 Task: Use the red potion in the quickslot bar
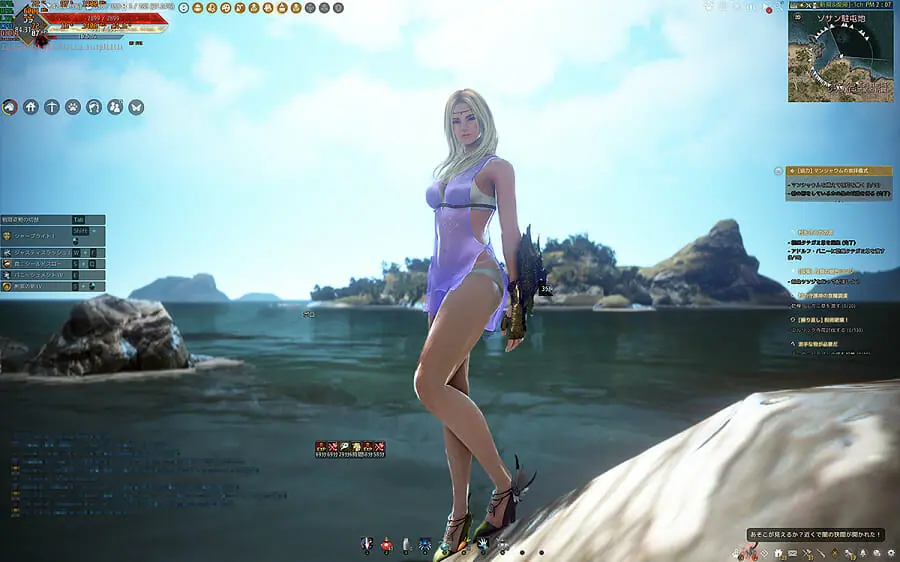click(x=386, y=546)
